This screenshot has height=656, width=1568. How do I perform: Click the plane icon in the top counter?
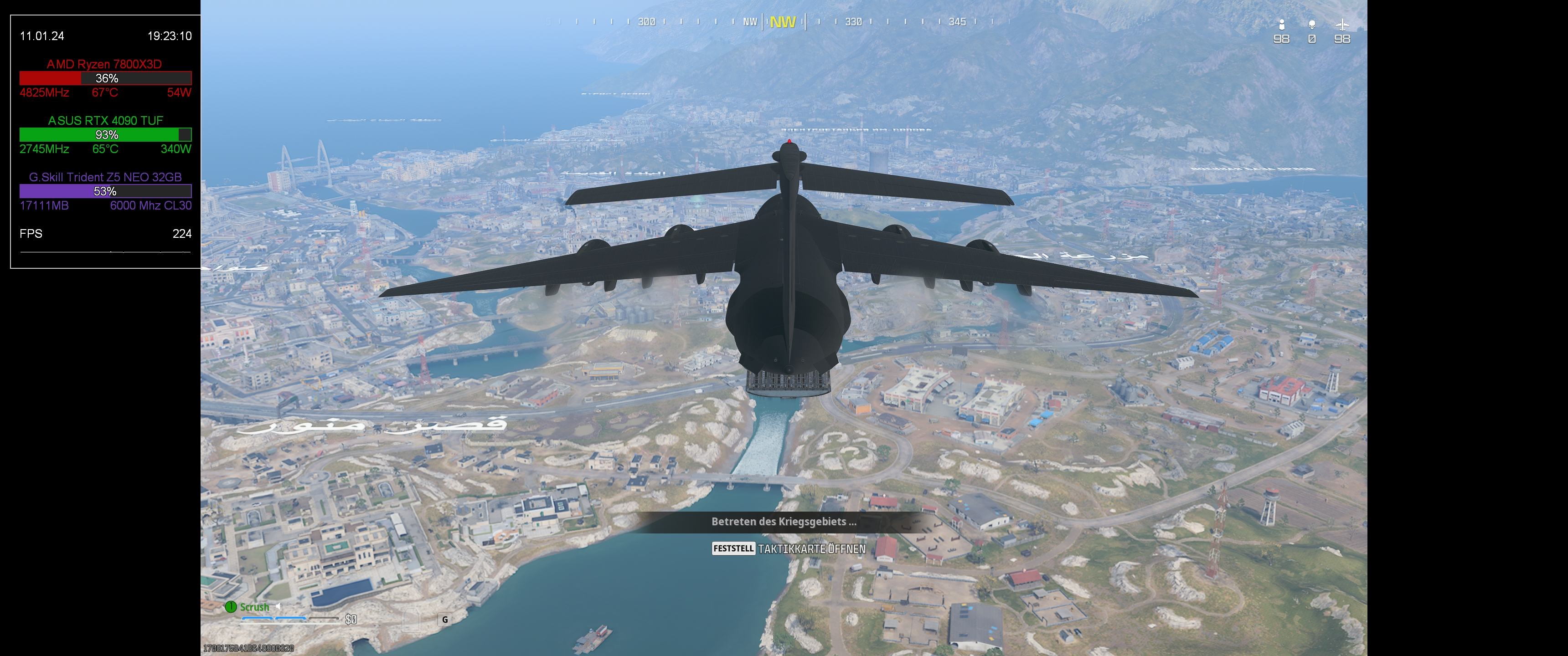coord(1341,24)
